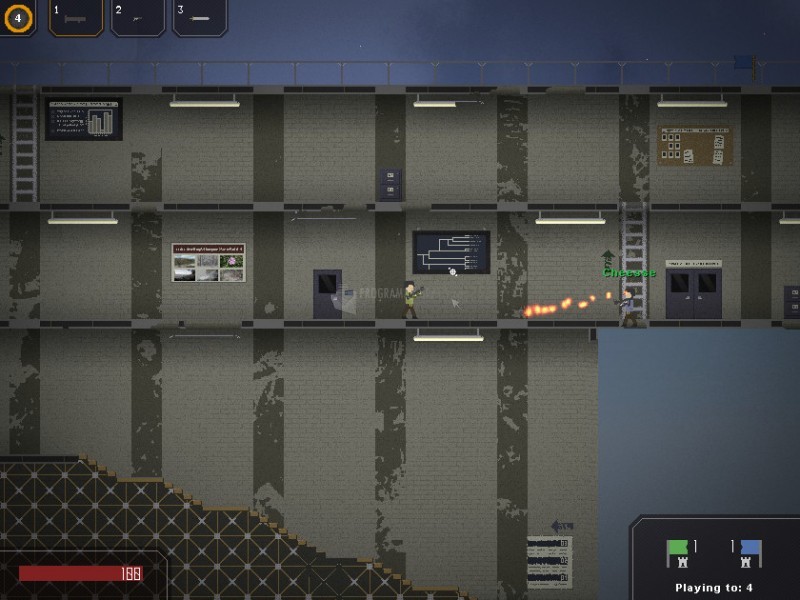Select weapon slot 1
The image size is (800, 600).
pyautogui.click(x=76, y=17)
